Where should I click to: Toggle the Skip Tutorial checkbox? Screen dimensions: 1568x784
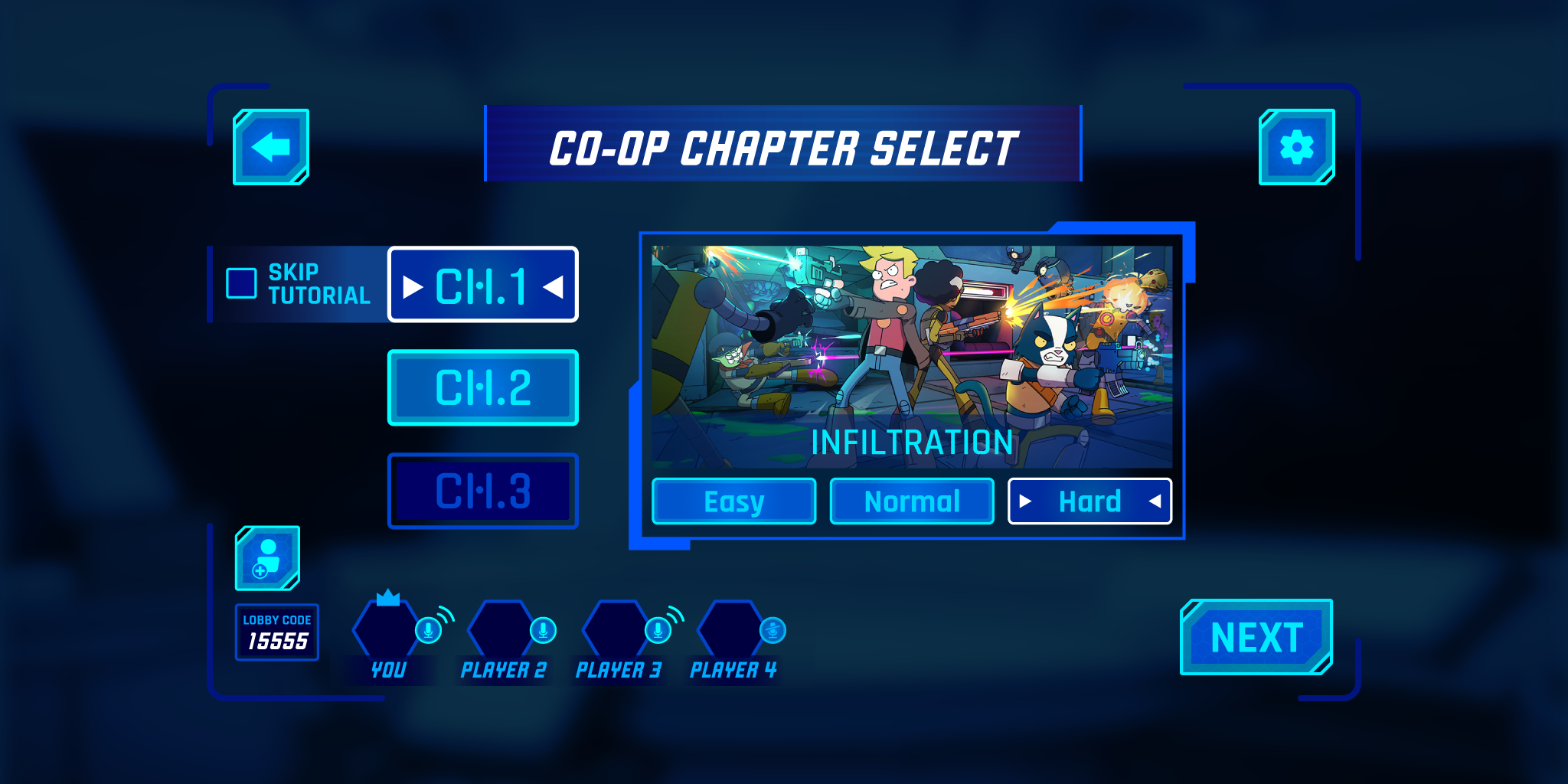[241, 283]
